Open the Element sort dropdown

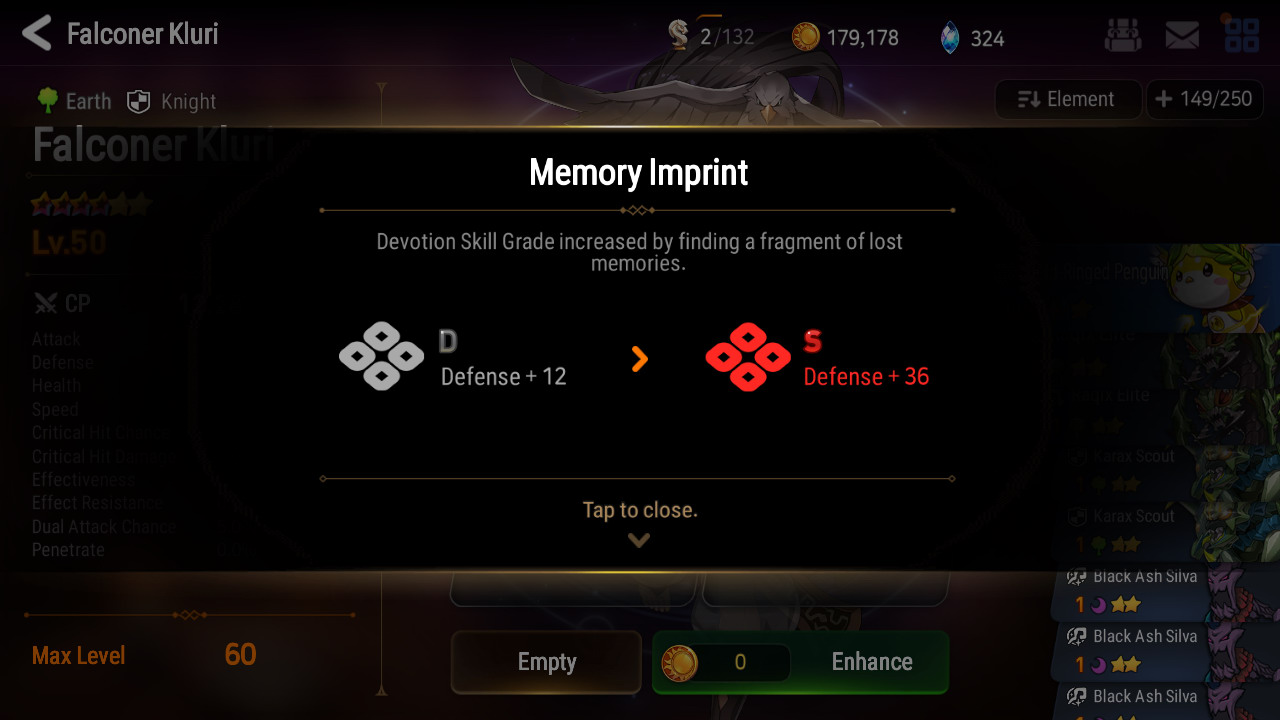[1067, 99]
